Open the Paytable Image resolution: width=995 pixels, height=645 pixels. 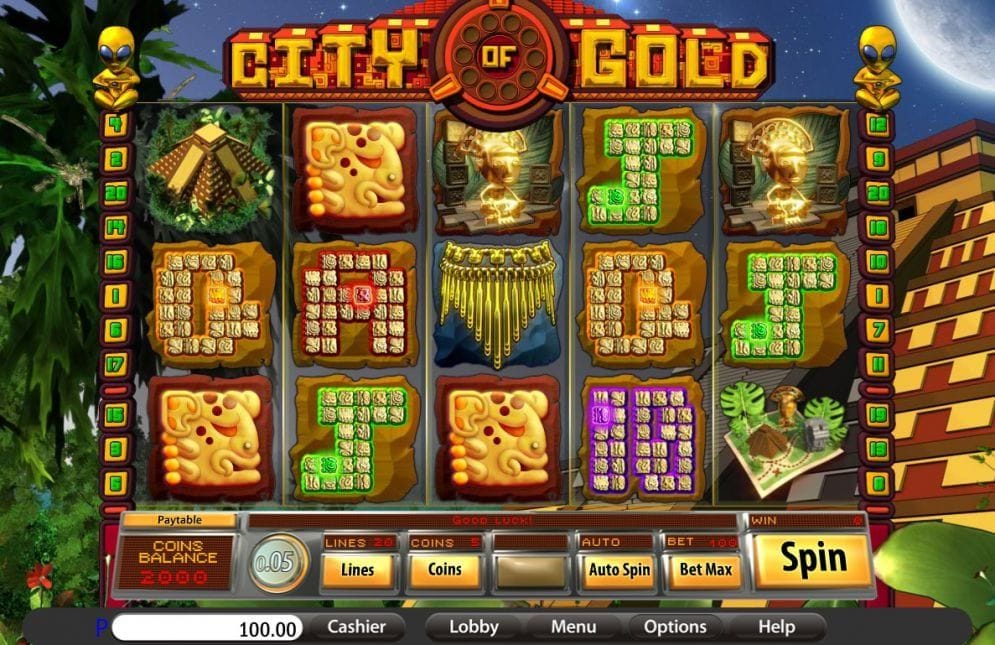178,520
